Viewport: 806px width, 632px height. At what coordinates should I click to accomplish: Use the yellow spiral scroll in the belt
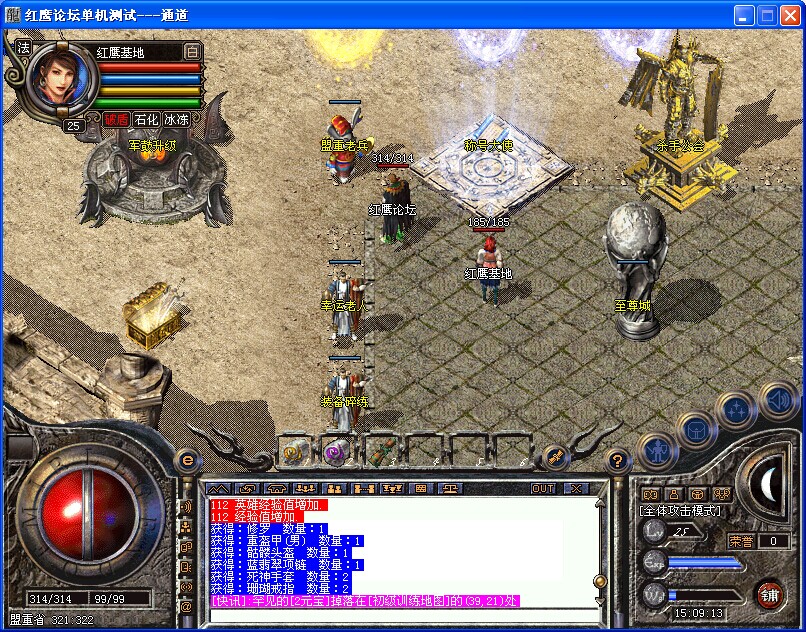pyautogui.click(x=293, y=452)
